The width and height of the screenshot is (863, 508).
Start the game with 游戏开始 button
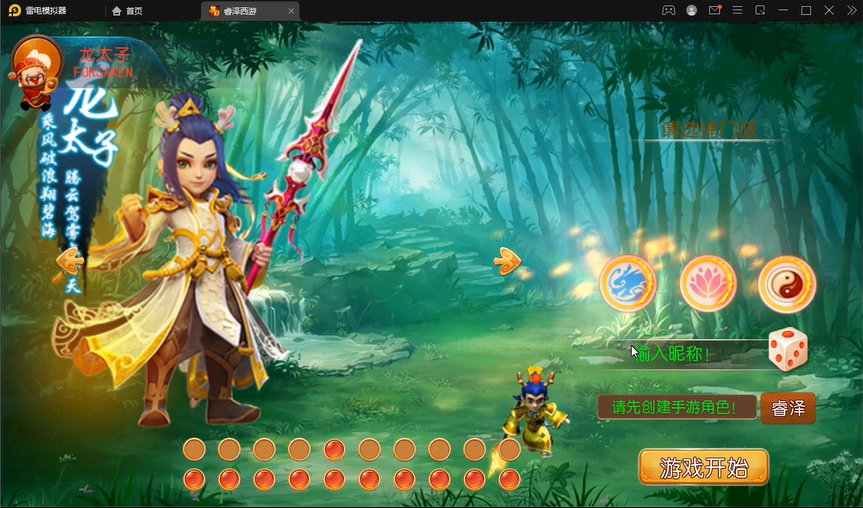click(x=703, y=467)
